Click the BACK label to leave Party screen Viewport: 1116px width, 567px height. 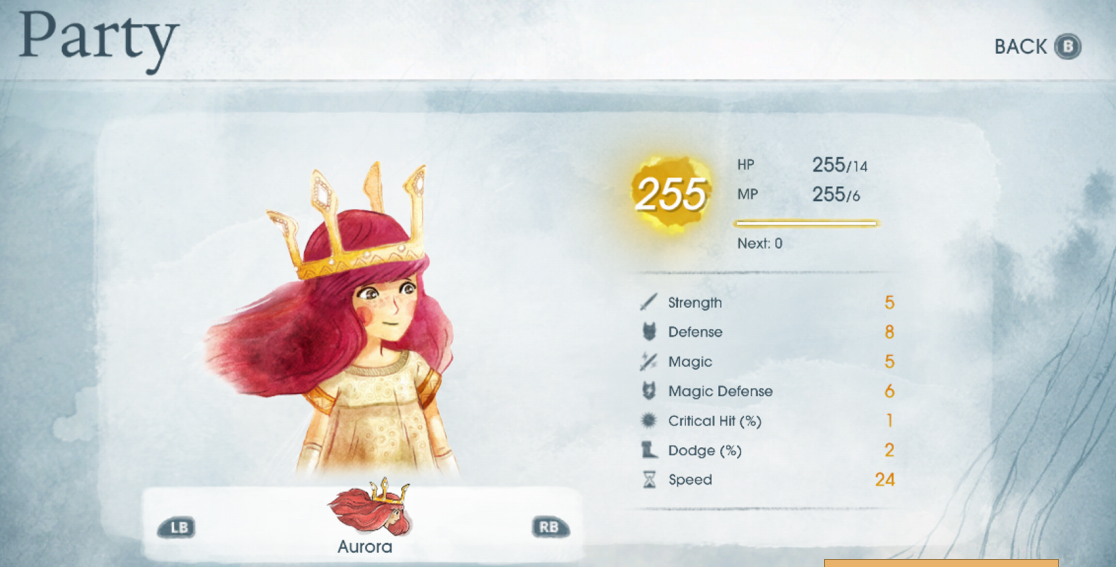click(x=1021, y=47)
